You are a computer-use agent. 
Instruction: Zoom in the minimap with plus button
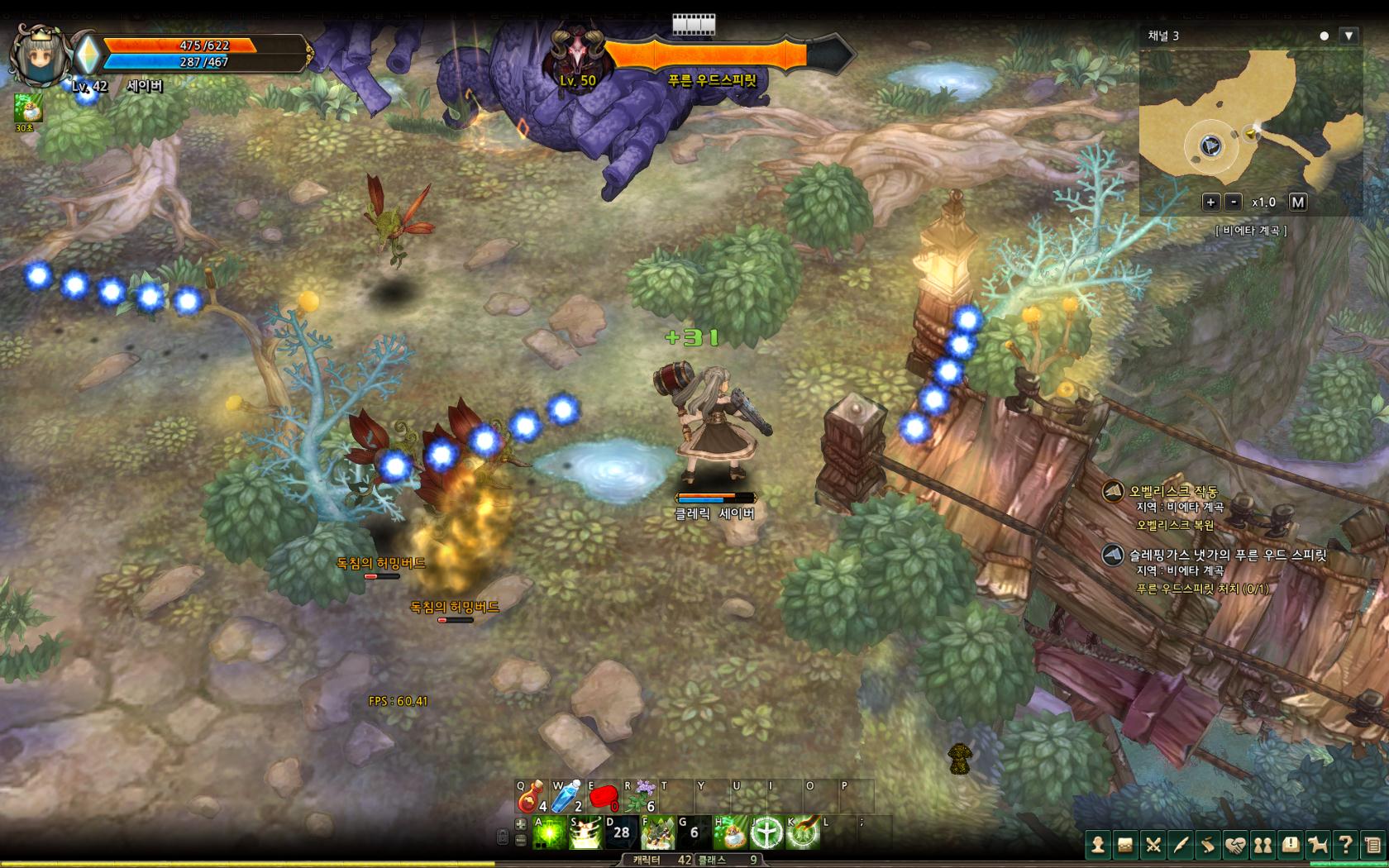[1210, 202]
